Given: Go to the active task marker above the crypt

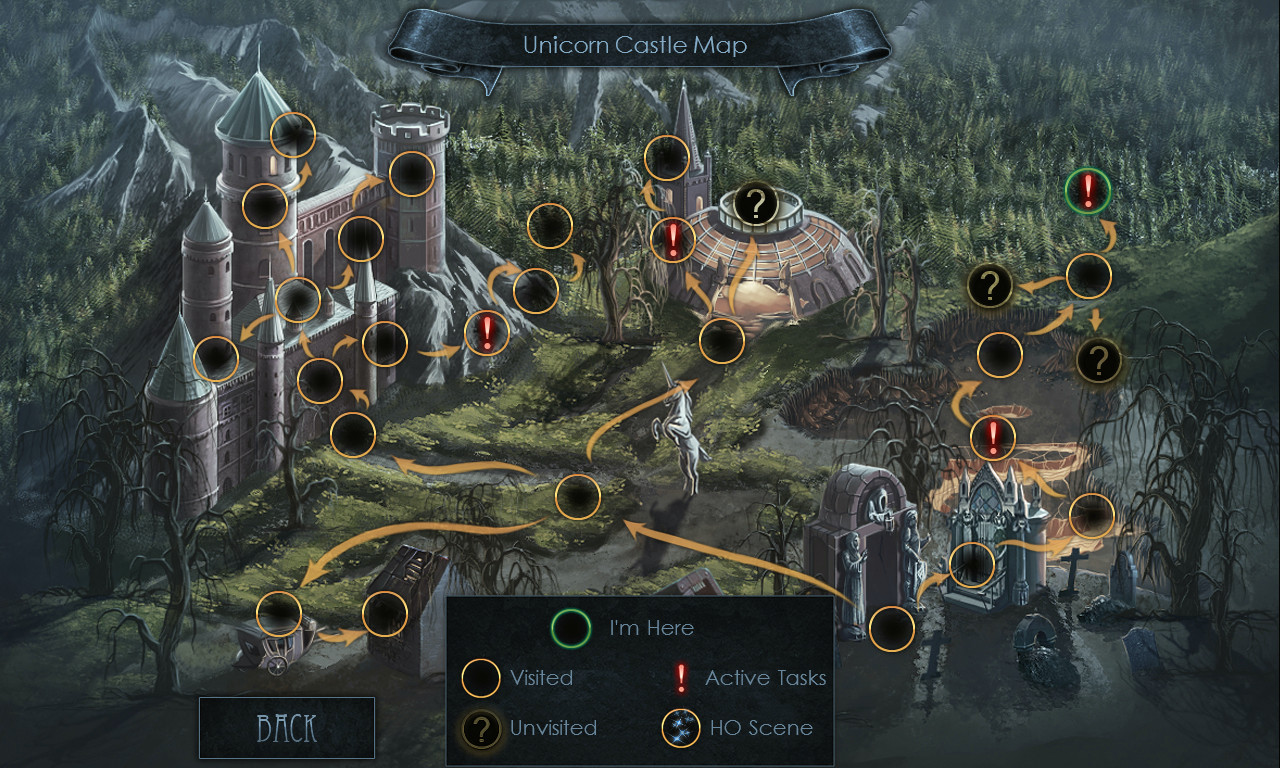Looking at the screenshot, I should coord(993,437).
